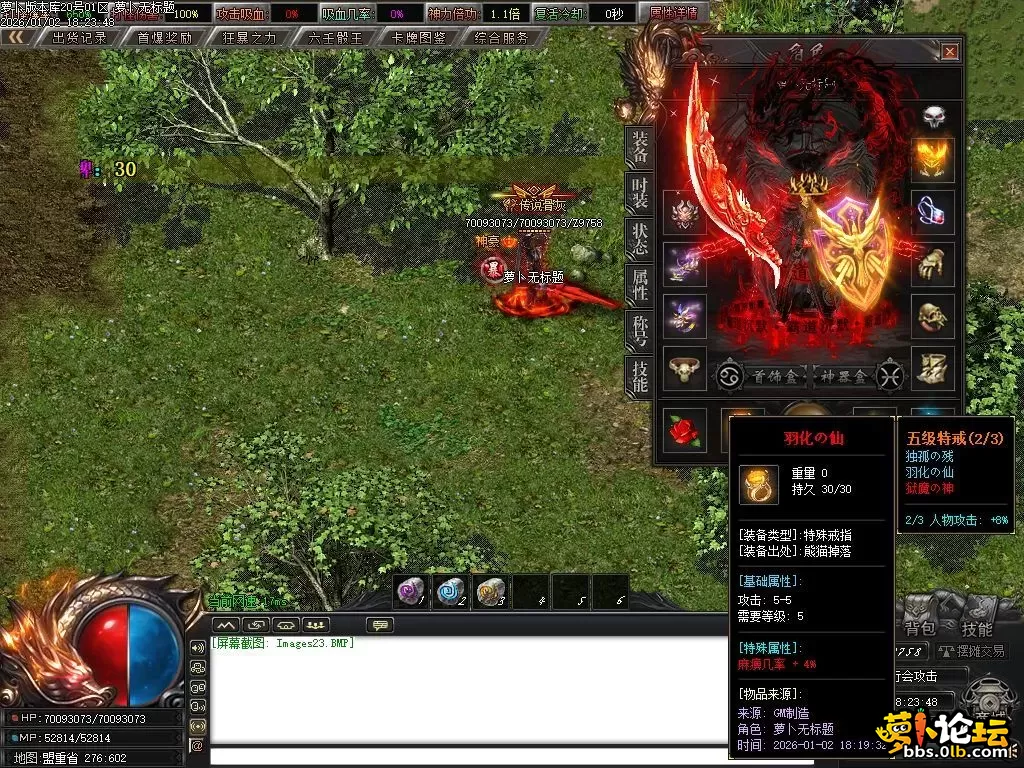The width and height of the screenshot is (1024, 768).
Task: Collapse the top menu bar with the arrow button
Action: click(x=16, y=38)
